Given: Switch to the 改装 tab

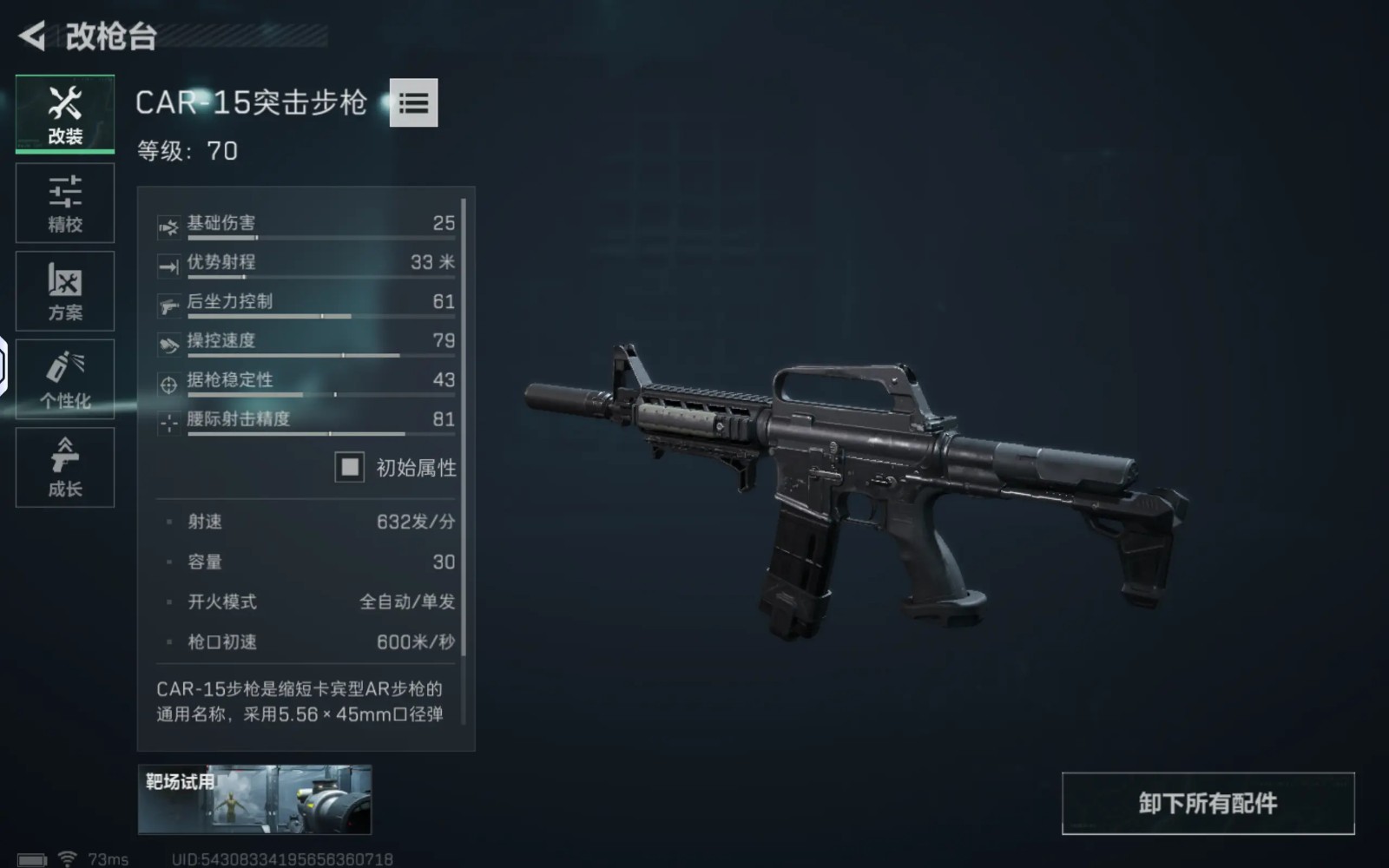Looking at the screenshot, I should 65,114.
